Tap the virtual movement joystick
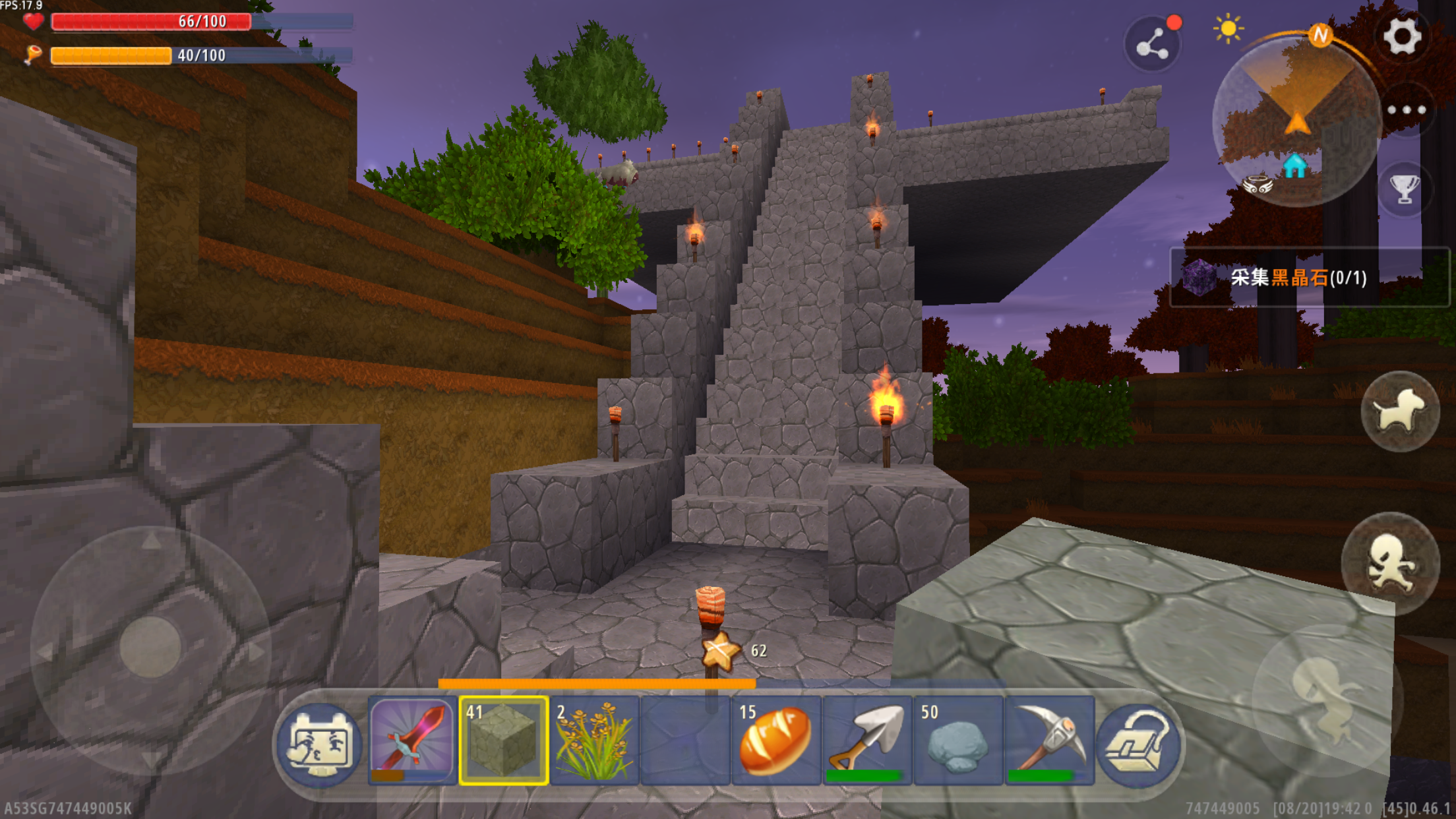This screenshot has height=819, width=1456. pyautogui.click(x=150, y=648)
